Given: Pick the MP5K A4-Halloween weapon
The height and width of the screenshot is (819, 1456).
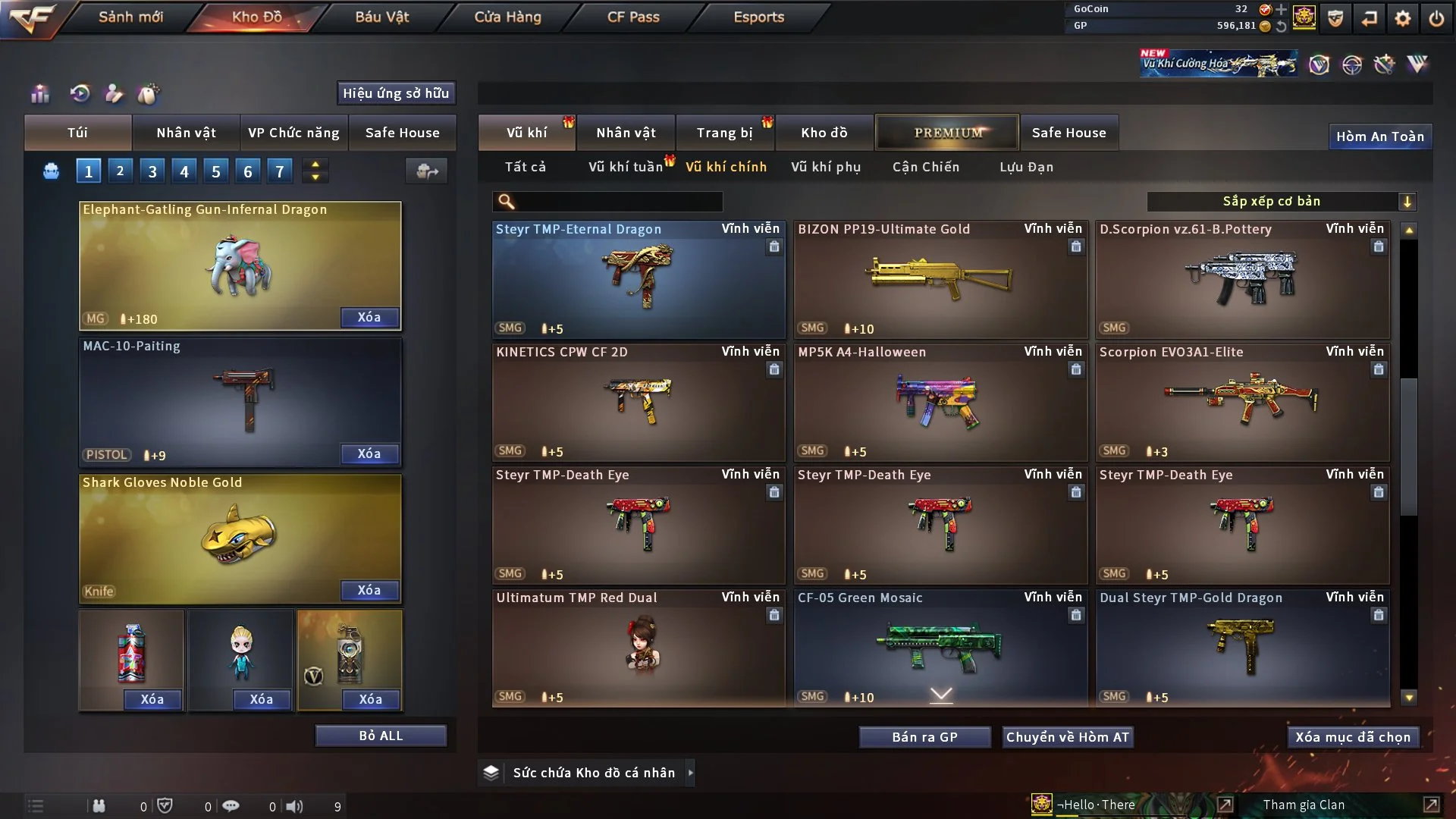Looking at the screenshot, I should point(940,402).
